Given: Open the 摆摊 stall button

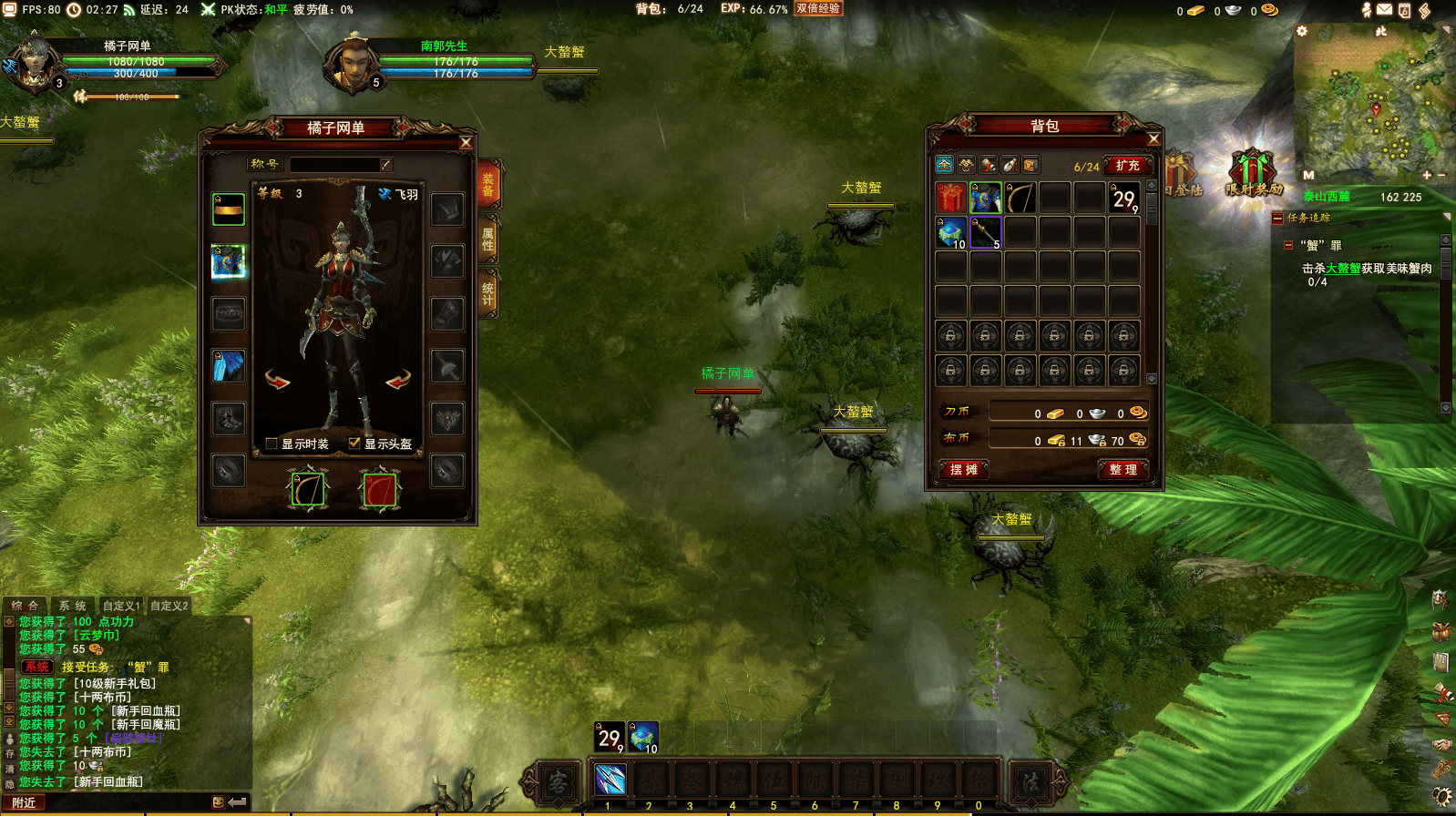Looking at the screenshot, I should tap(963, 469).
